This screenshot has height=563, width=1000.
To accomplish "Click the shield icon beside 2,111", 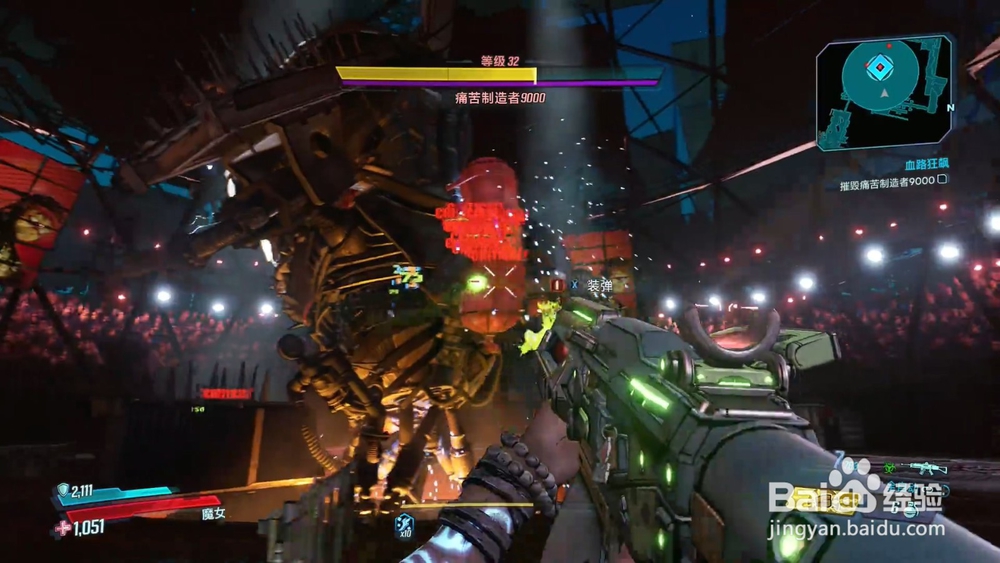I will tap(61, 490).
